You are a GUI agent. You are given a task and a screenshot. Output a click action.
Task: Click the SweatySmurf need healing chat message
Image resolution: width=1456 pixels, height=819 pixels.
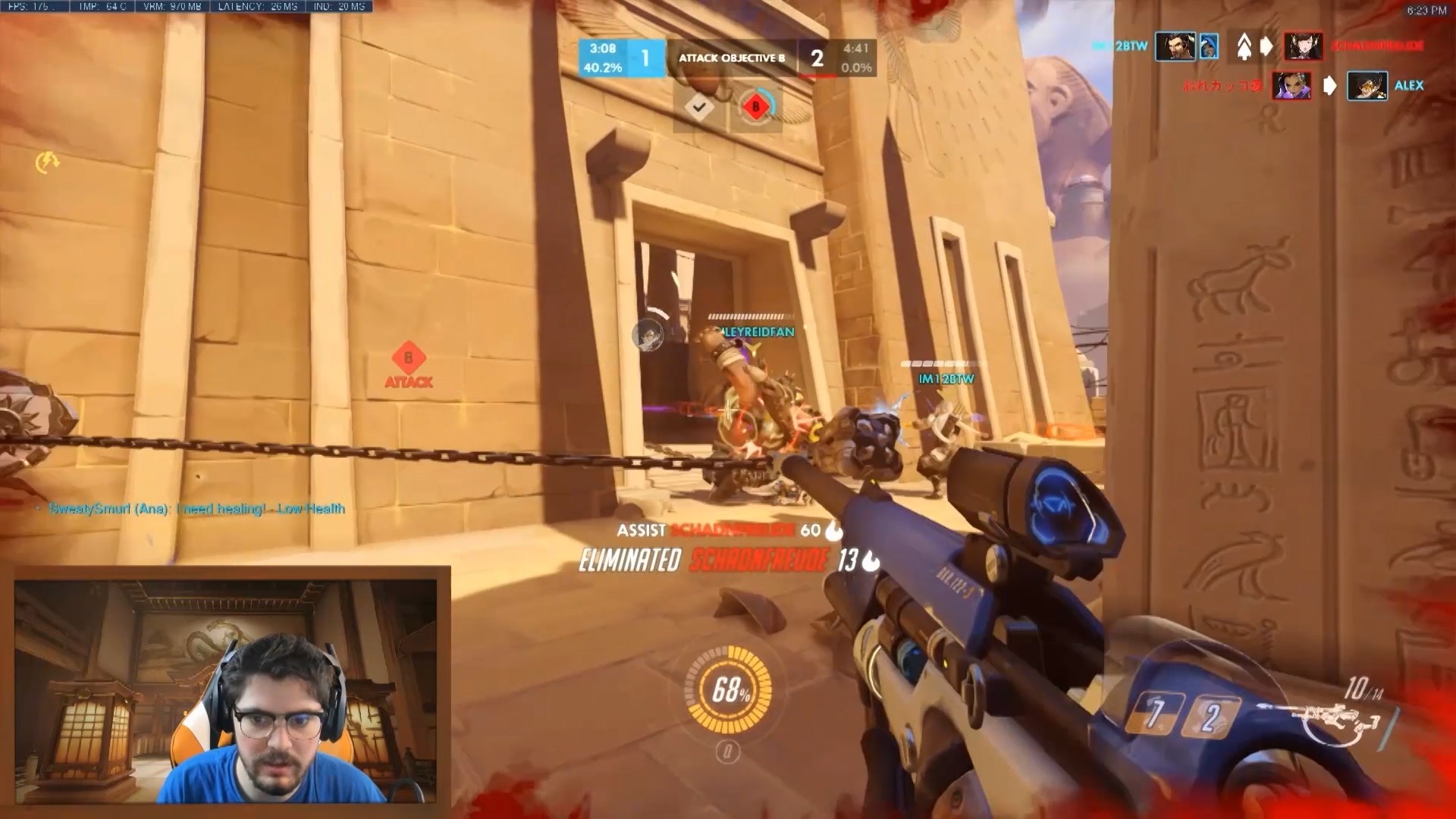196,509
